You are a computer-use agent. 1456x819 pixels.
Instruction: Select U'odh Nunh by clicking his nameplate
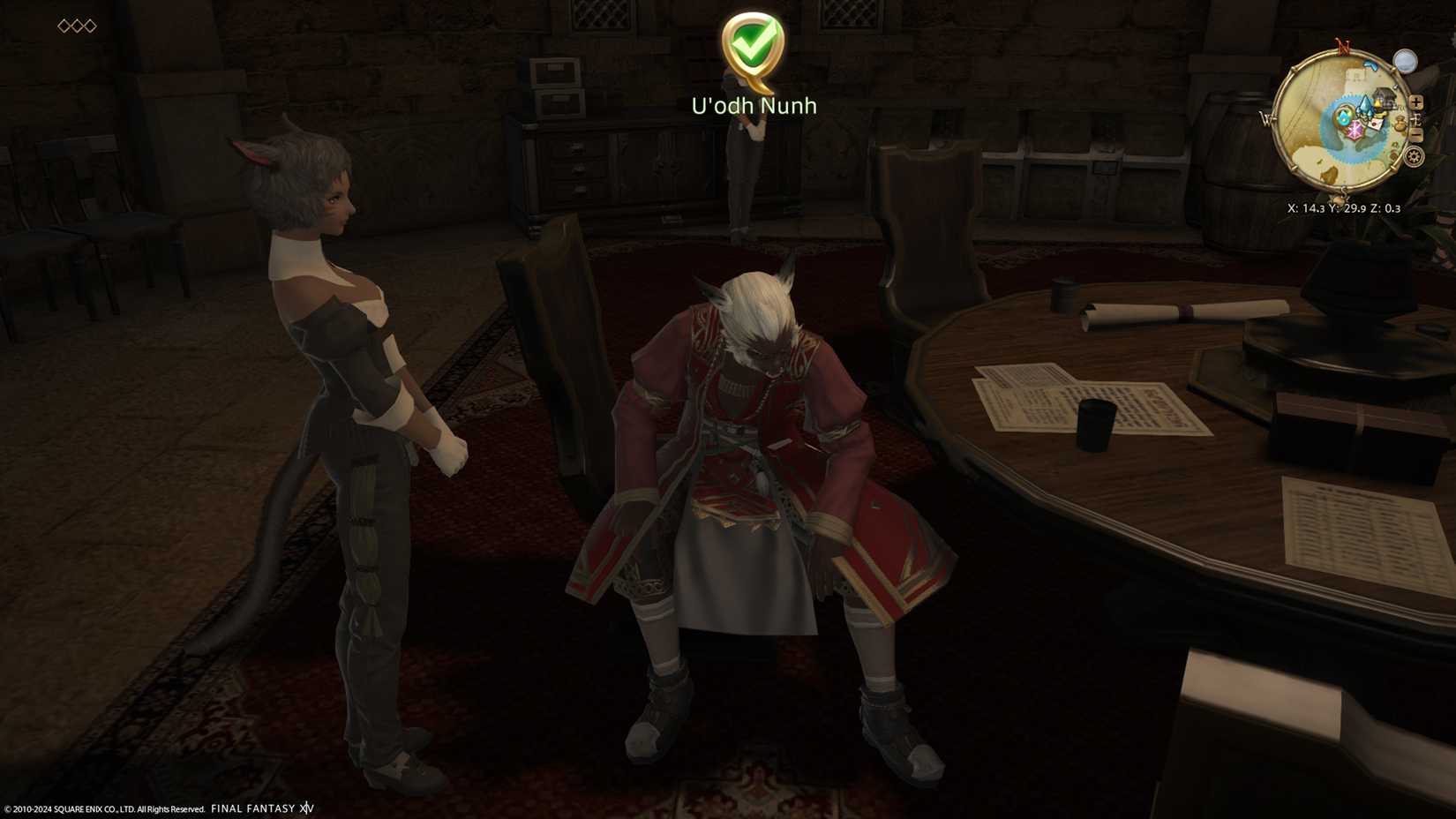[x=754, y=105]
